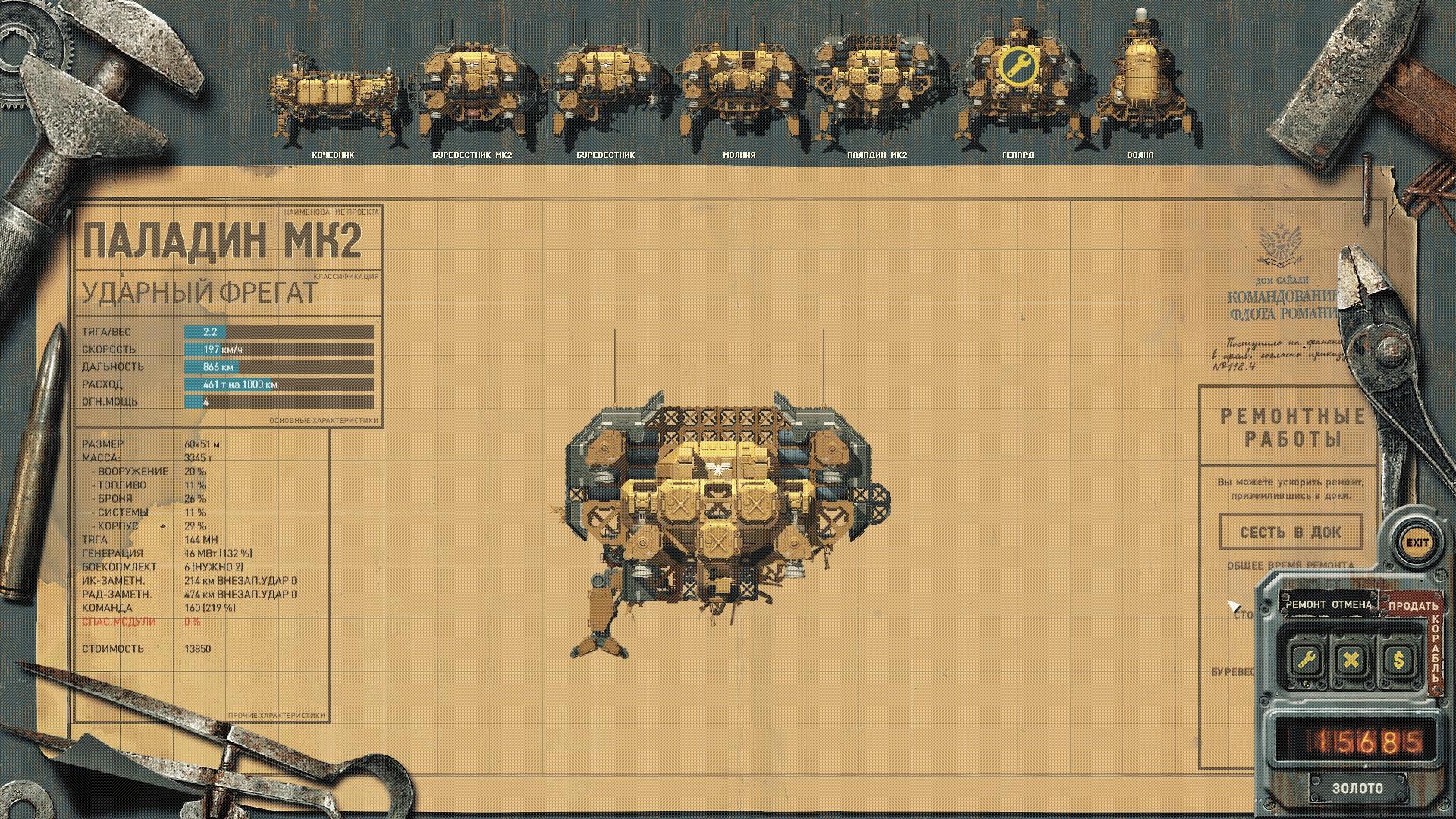Choose the Буревестник МК2 ship
Image resolution: width=1456 pixels, height=819 pixels.
(472, 91)
